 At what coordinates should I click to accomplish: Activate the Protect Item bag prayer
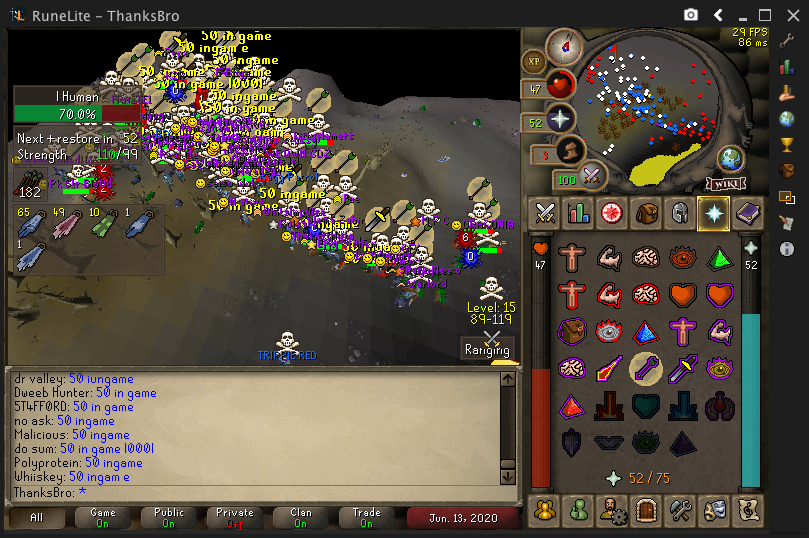coord(572,331)
